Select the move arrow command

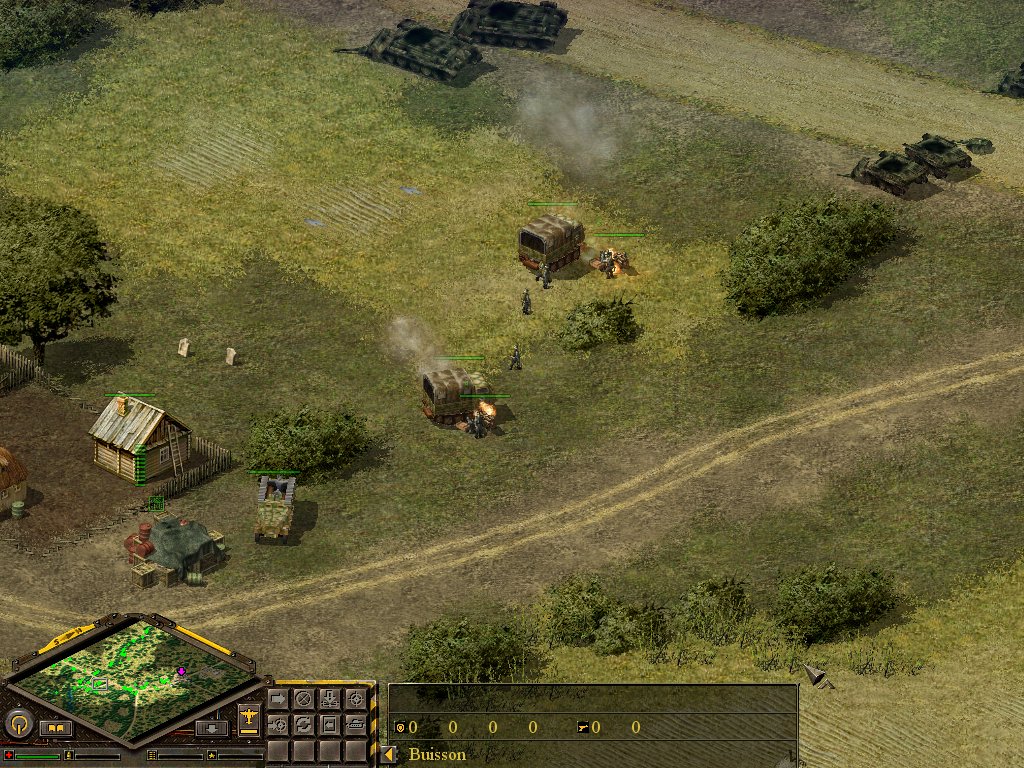point(278,699)
